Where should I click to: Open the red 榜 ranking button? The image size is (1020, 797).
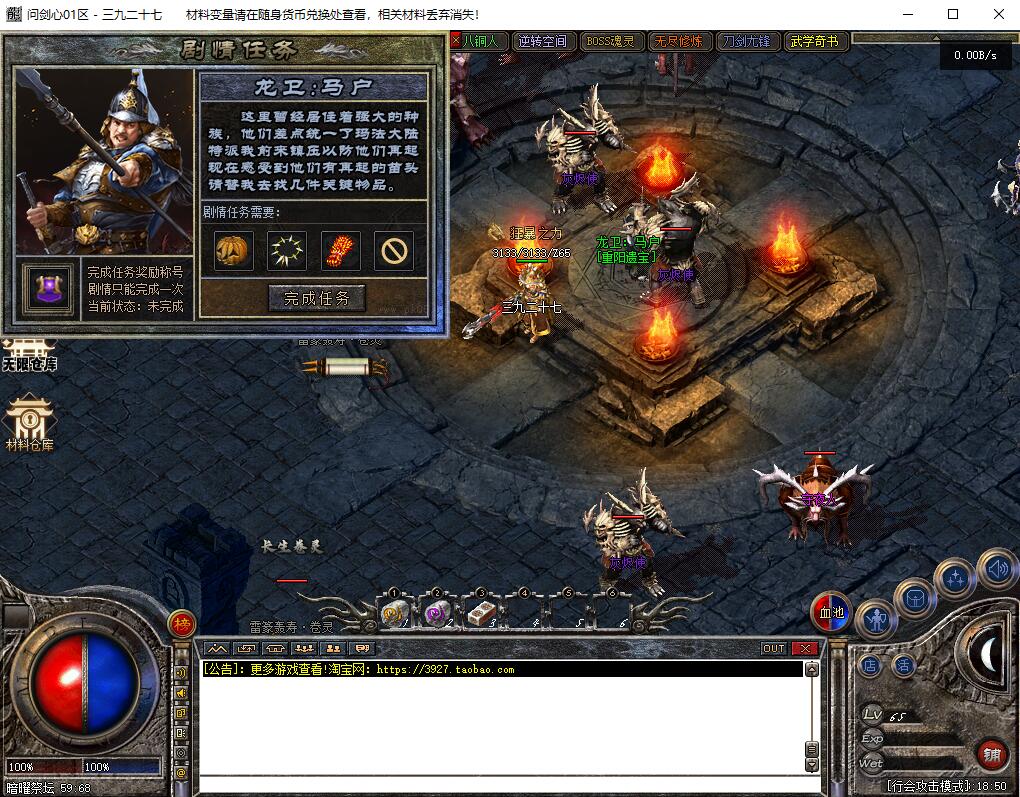(x=182, y=624)
